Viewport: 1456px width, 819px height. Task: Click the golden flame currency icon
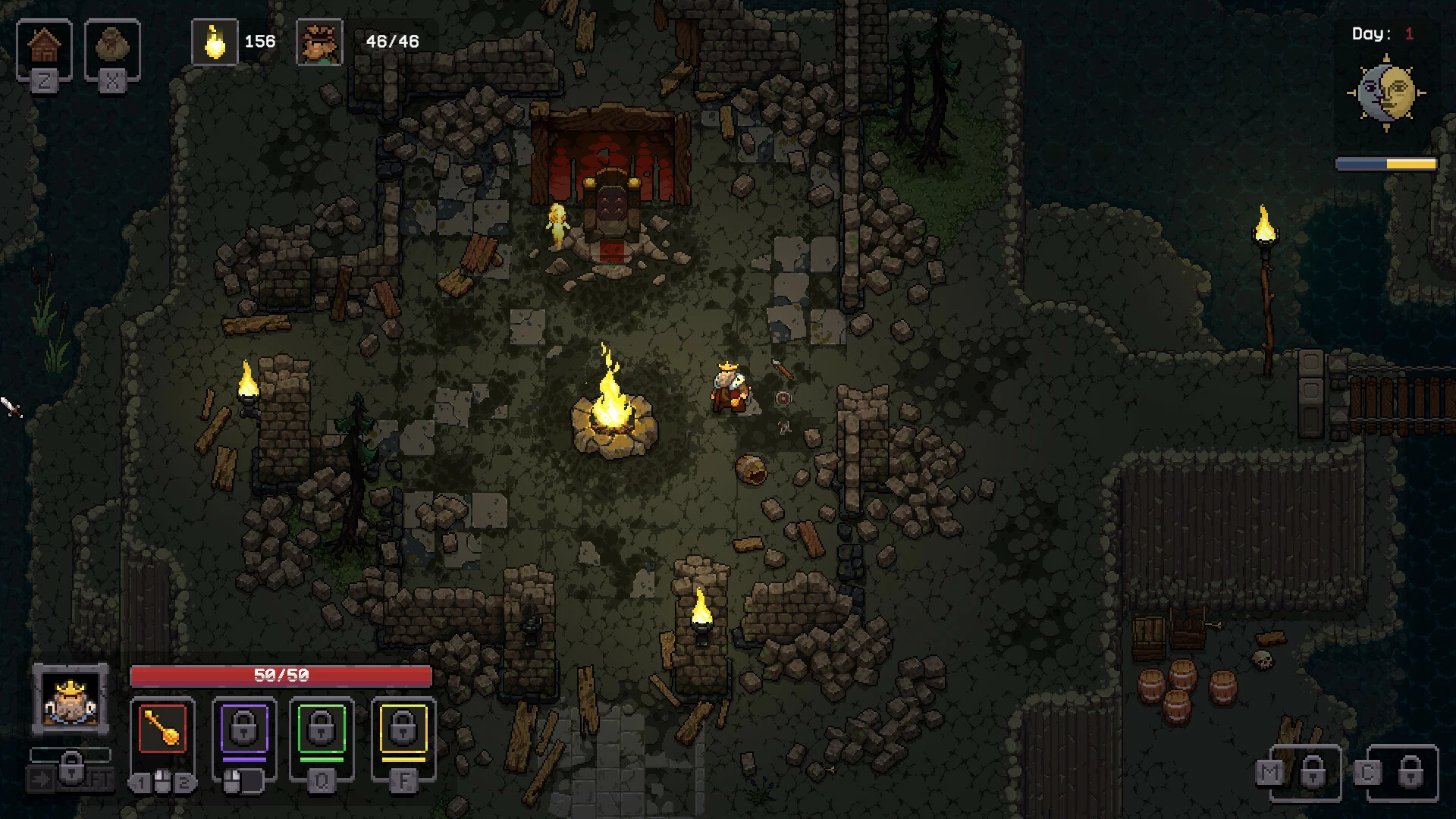215,42
